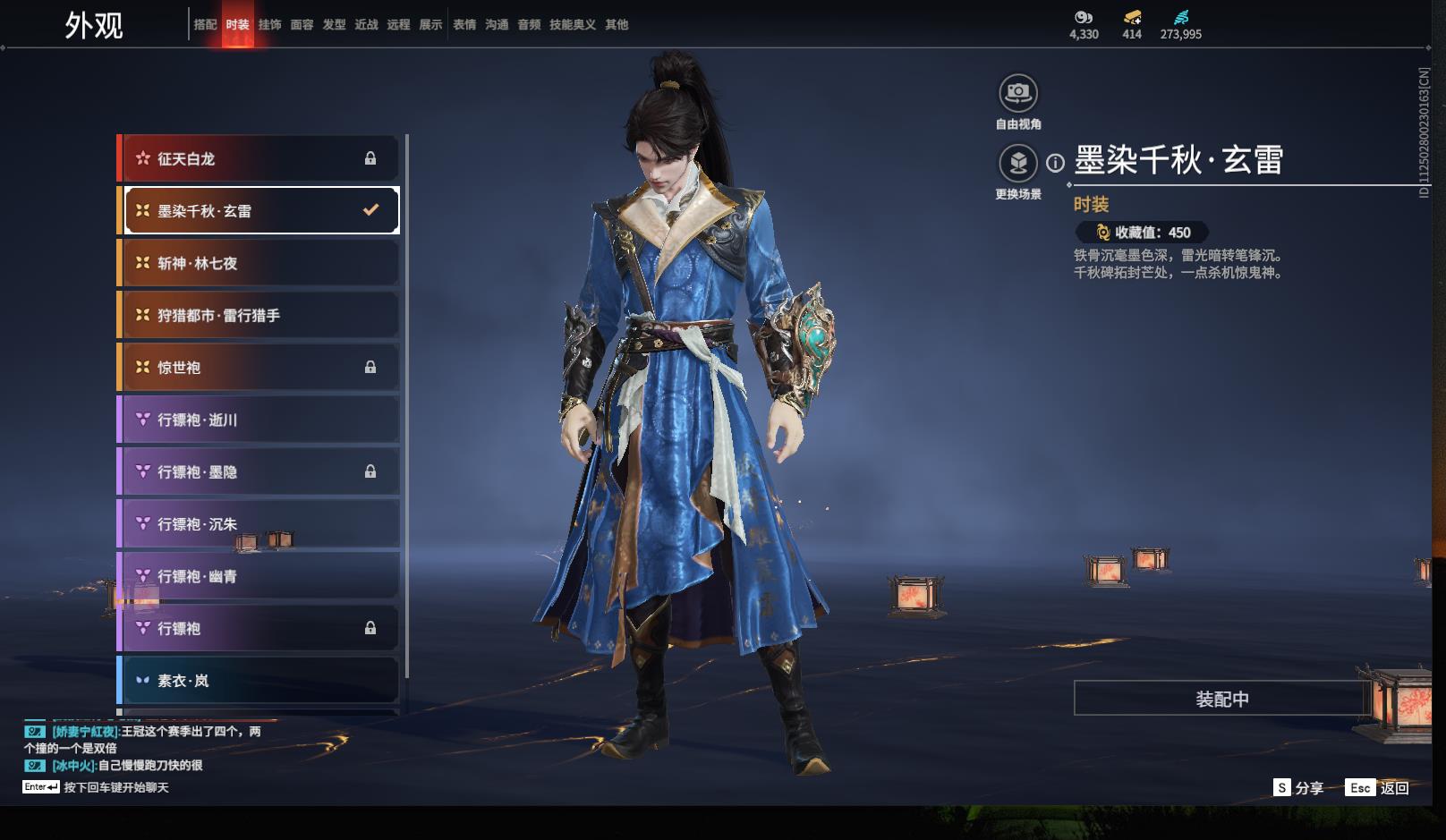
Task: Select the 近战 melee tab
Action: (x=366, y=25)
